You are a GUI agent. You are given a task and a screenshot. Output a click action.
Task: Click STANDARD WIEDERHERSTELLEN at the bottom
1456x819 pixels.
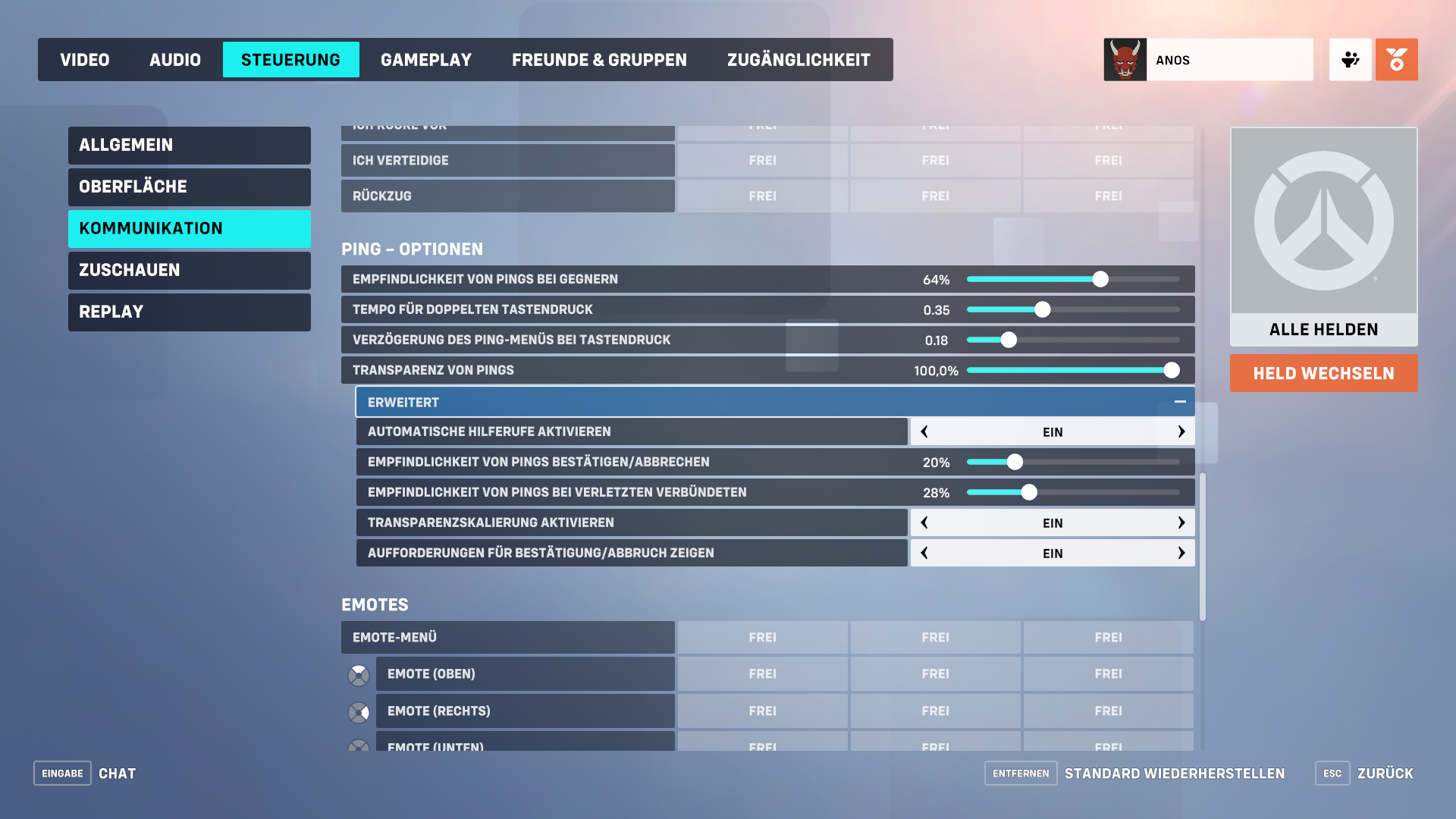[1175, 773]
